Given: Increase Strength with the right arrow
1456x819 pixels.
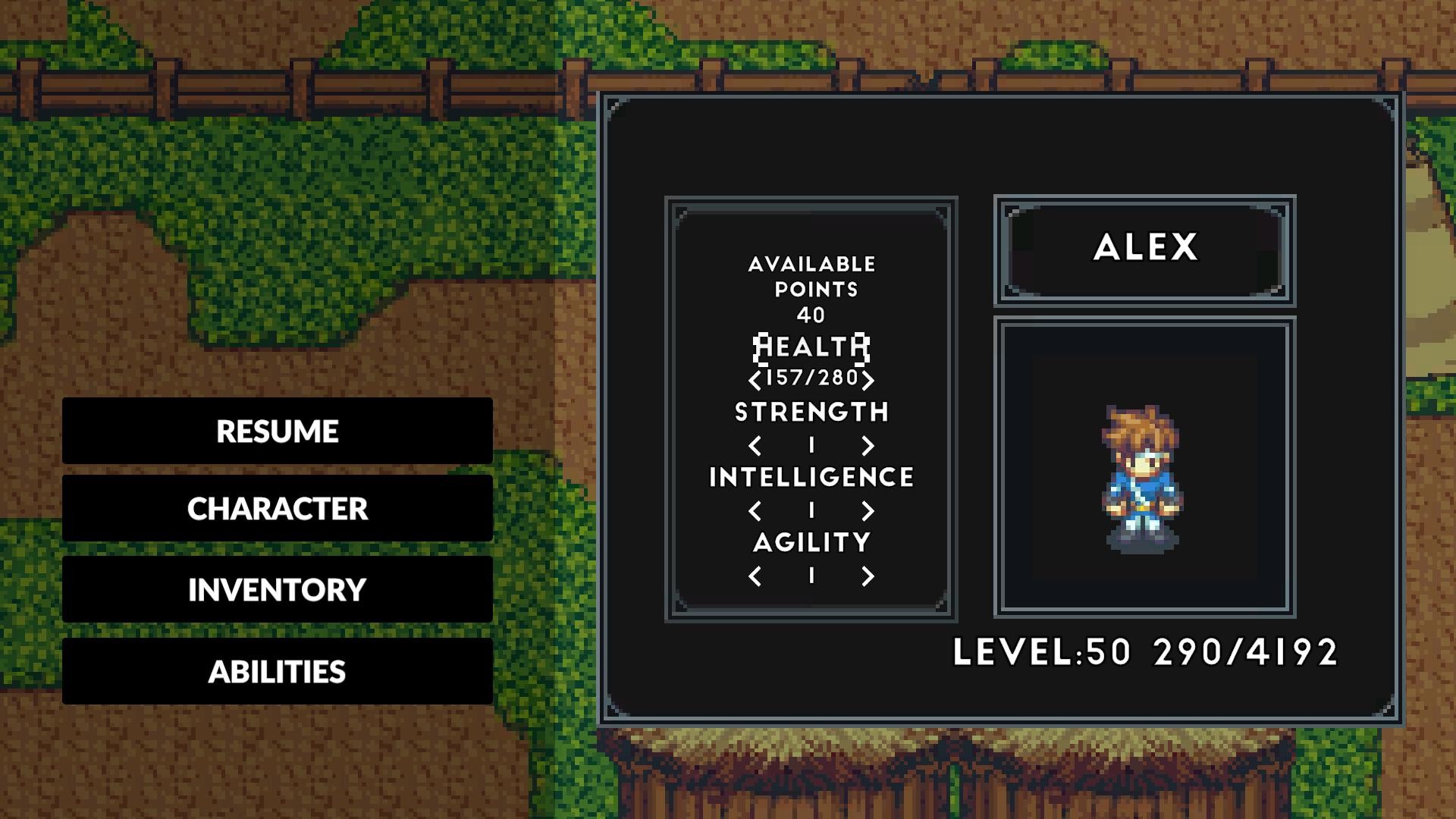Looking at the screenshot, I should pos(867,446).
